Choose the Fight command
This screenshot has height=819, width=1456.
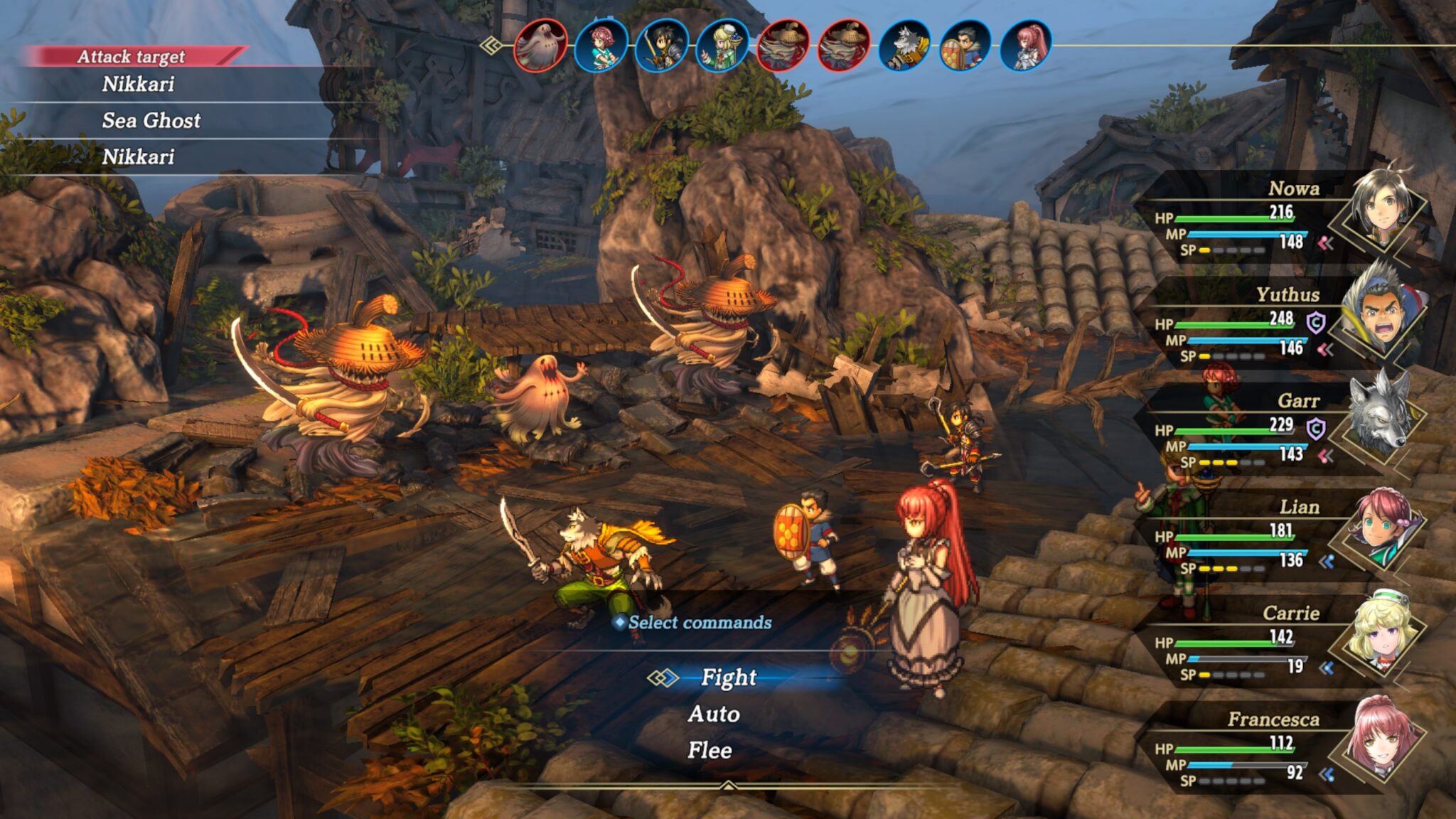point(728,678)
